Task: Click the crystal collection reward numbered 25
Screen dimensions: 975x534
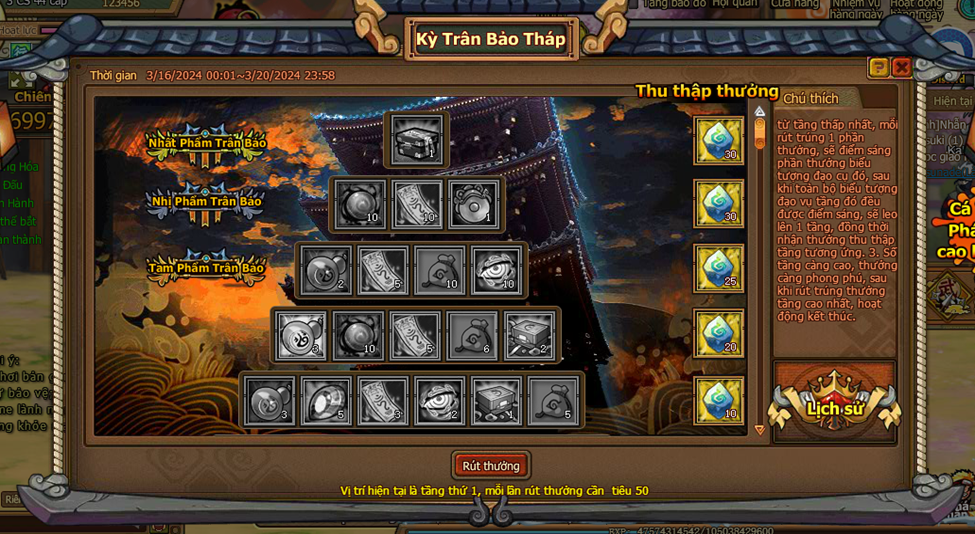Action: [719, 269]
